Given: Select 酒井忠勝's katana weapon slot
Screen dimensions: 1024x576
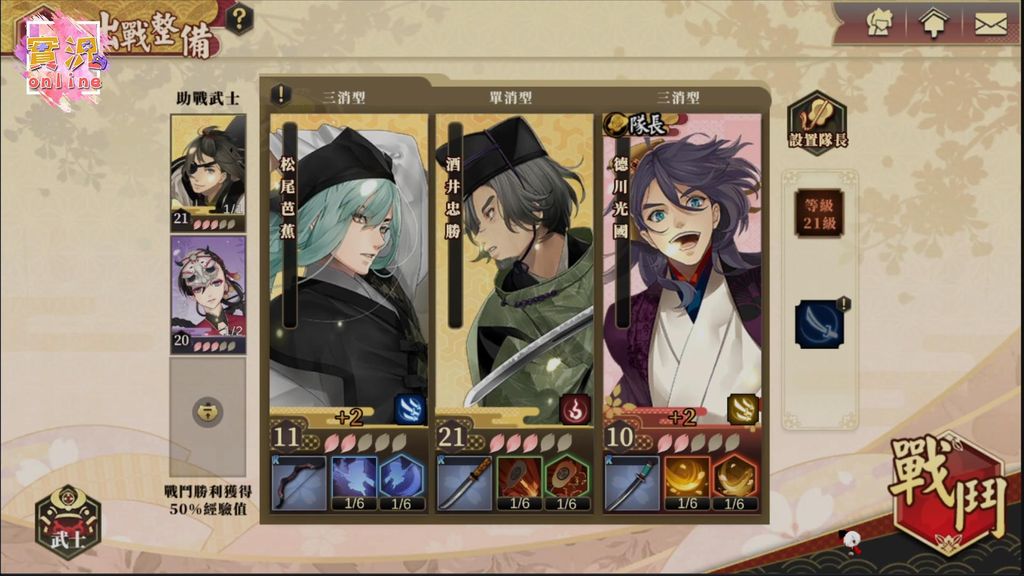Looking at the screenshot, I should click(x=465, y=483).
